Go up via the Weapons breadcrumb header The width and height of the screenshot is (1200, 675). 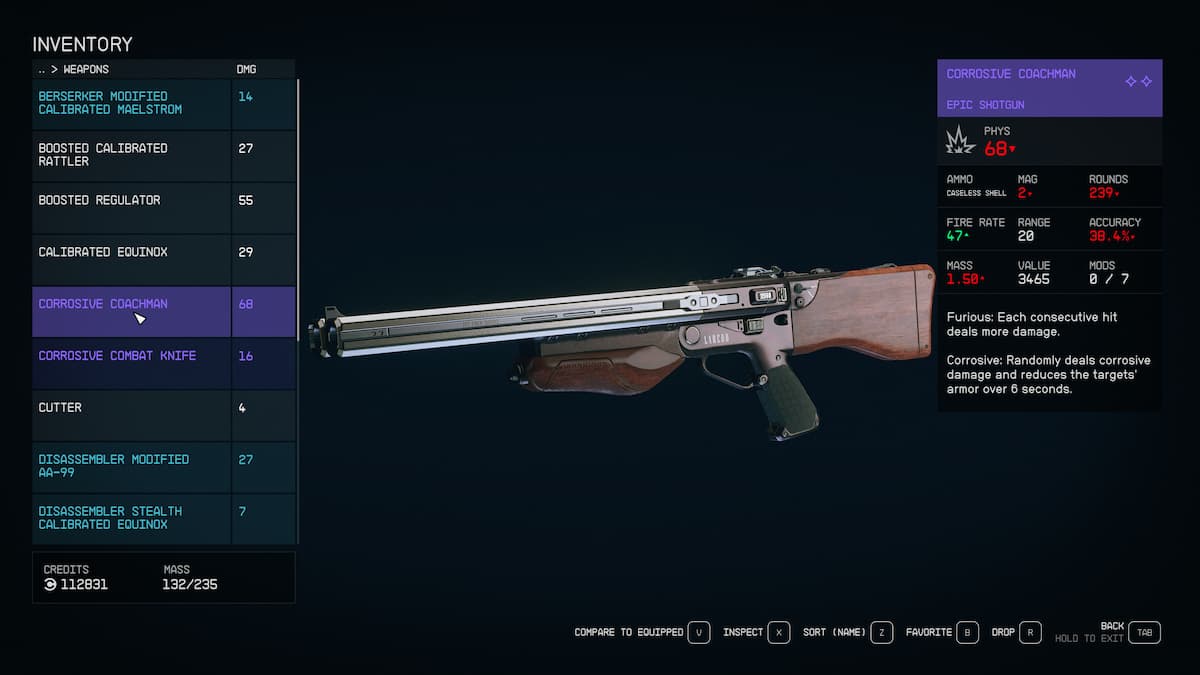(74, 69)
